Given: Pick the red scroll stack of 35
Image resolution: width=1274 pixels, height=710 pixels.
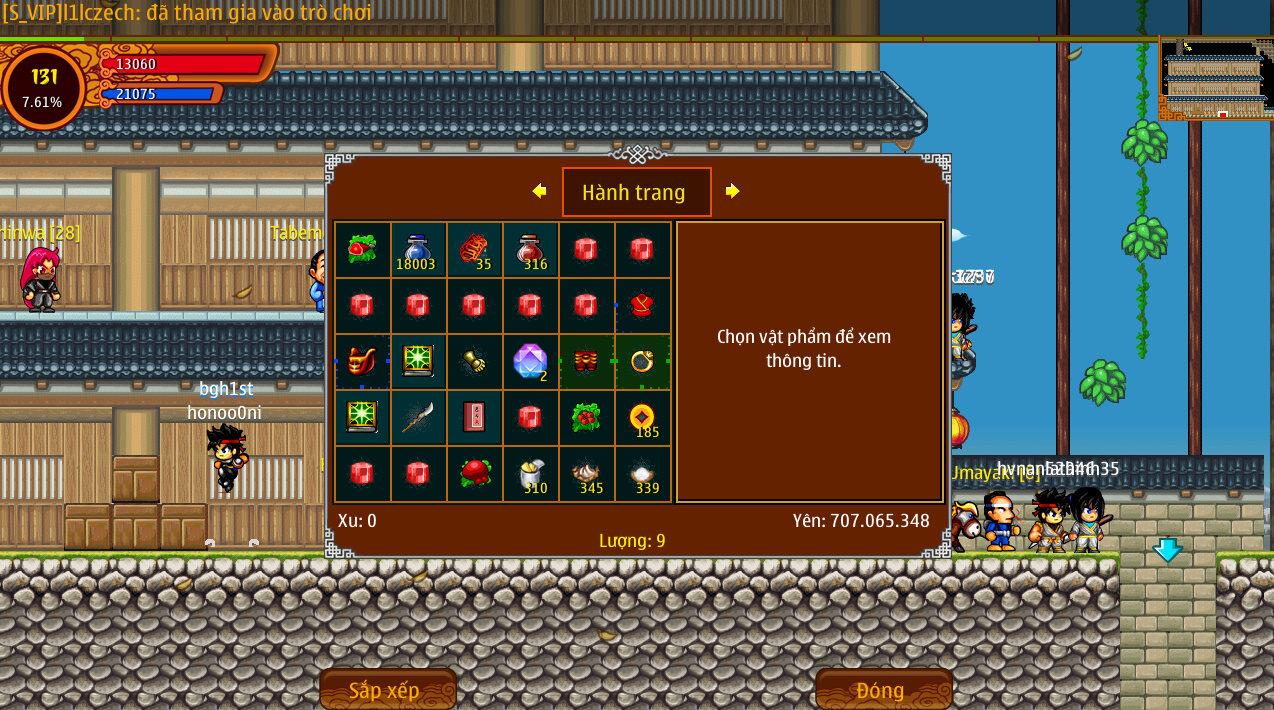Looking at the screenshot, I should [x=474, y=250].
